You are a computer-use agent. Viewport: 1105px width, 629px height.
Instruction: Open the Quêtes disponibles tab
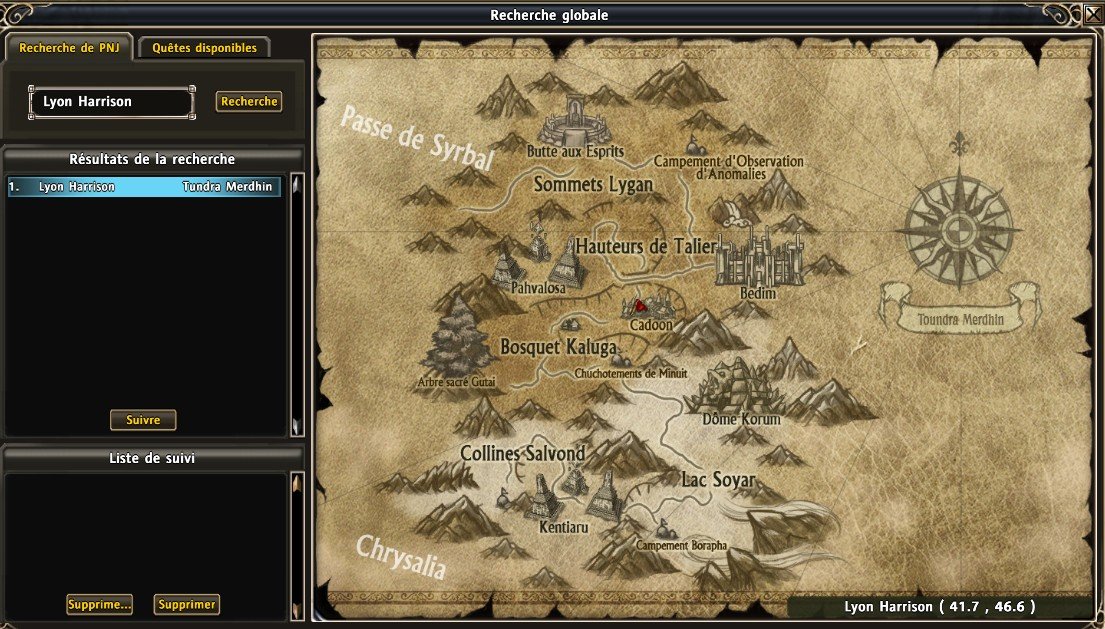[x=205, y=48]
